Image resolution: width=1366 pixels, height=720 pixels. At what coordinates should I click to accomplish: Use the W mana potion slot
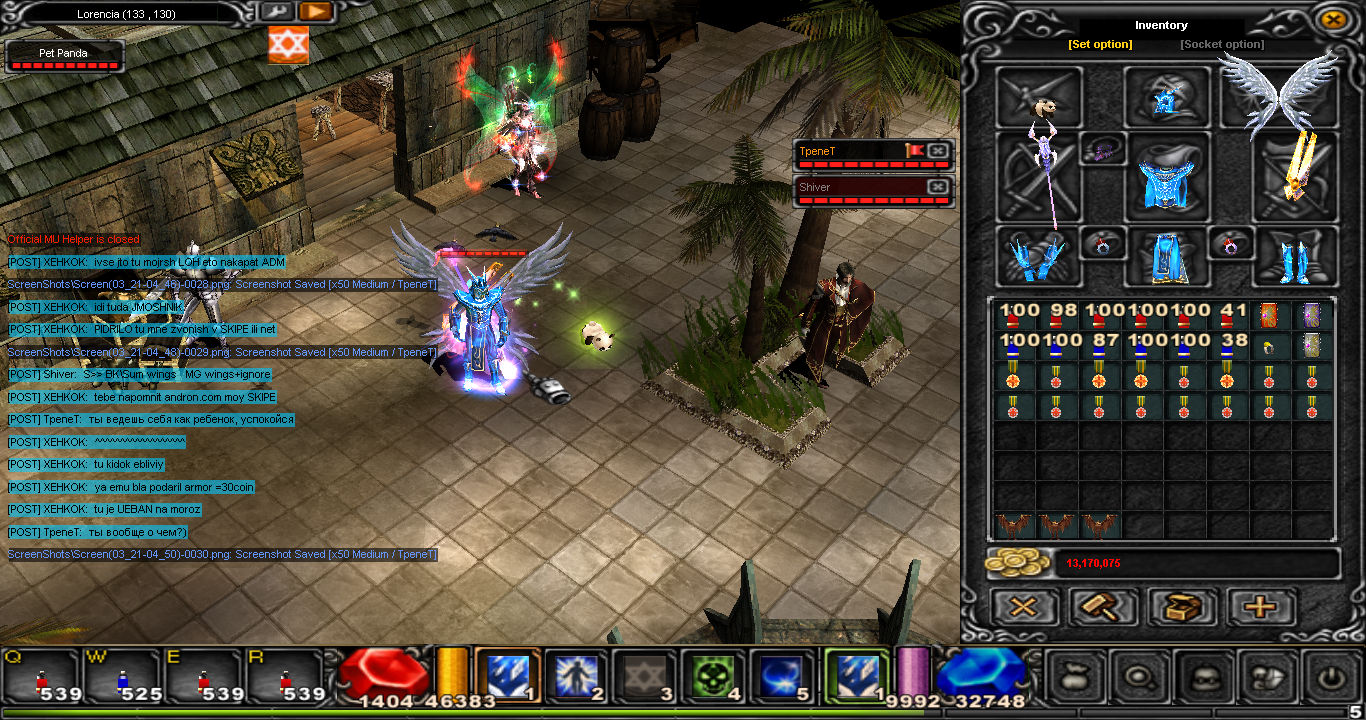[x=123, y=676]
